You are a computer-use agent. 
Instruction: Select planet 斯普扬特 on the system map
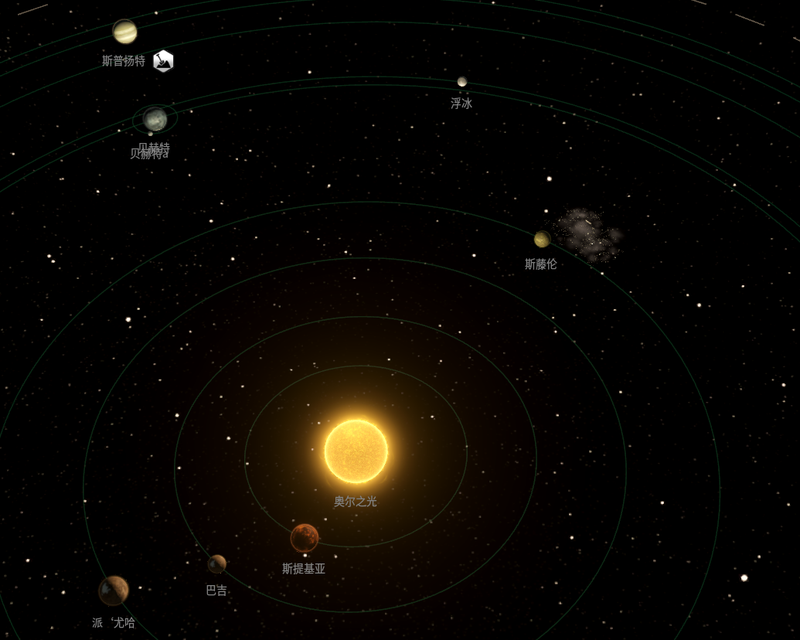(x=125, y=32)
